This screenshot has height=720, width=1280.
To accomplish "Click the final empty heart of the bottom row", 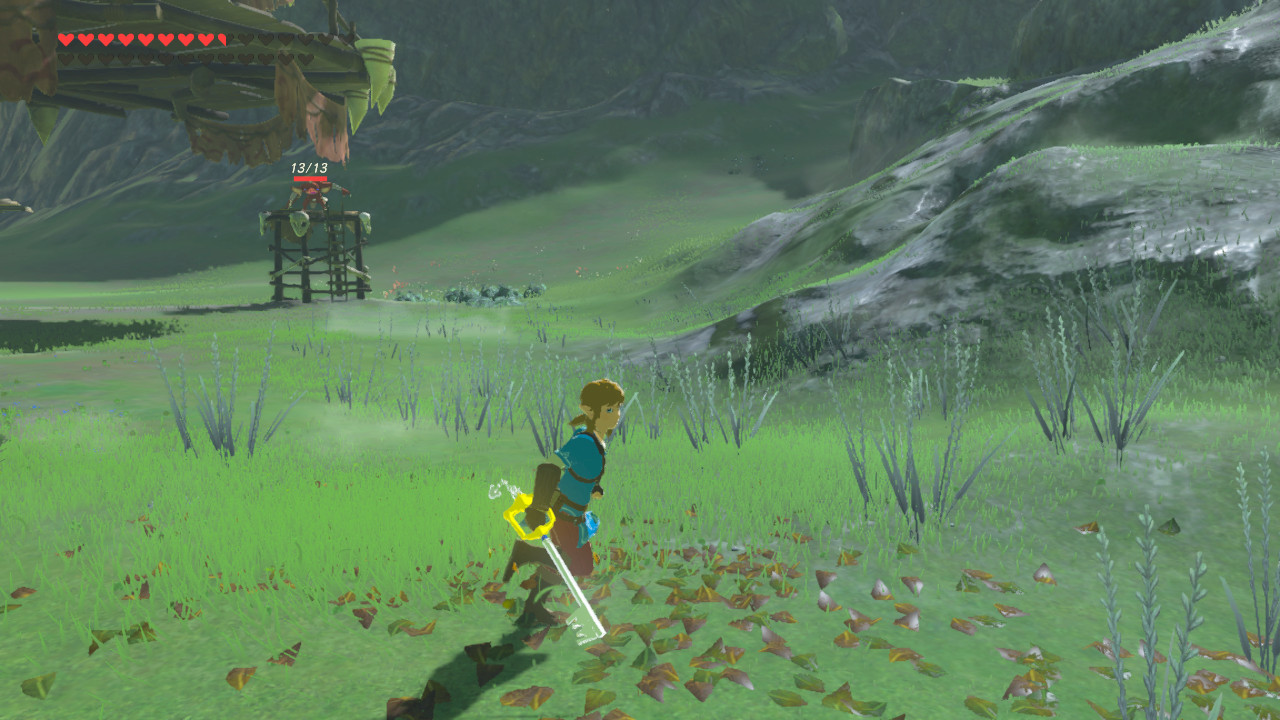I will point(308,58).
